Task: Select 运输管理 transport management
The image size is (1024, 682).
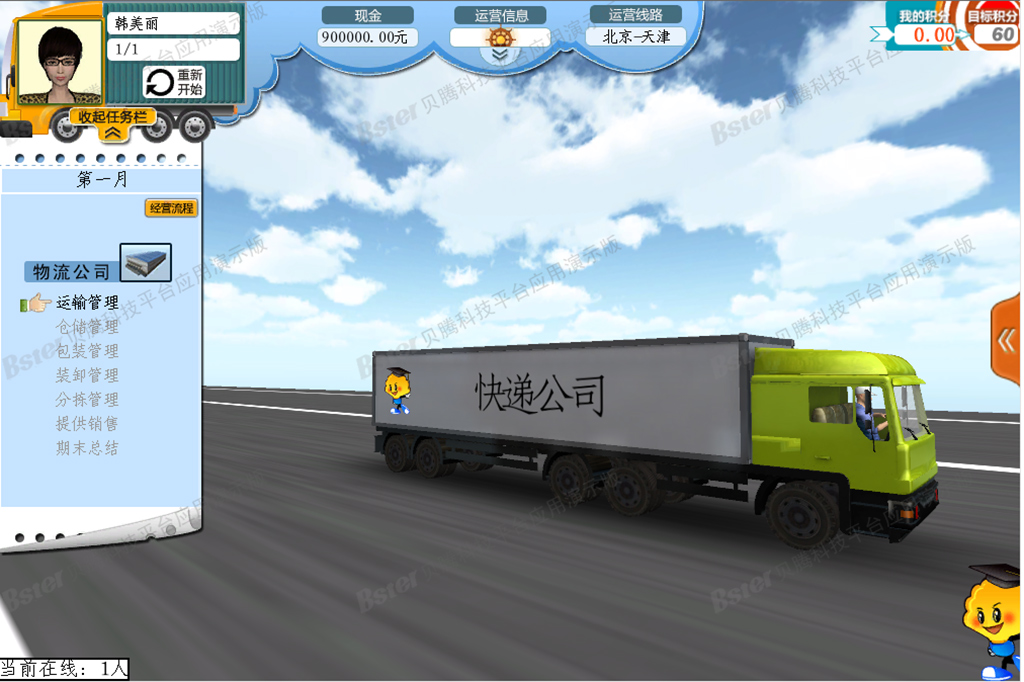Action: [x=87, y=302]
